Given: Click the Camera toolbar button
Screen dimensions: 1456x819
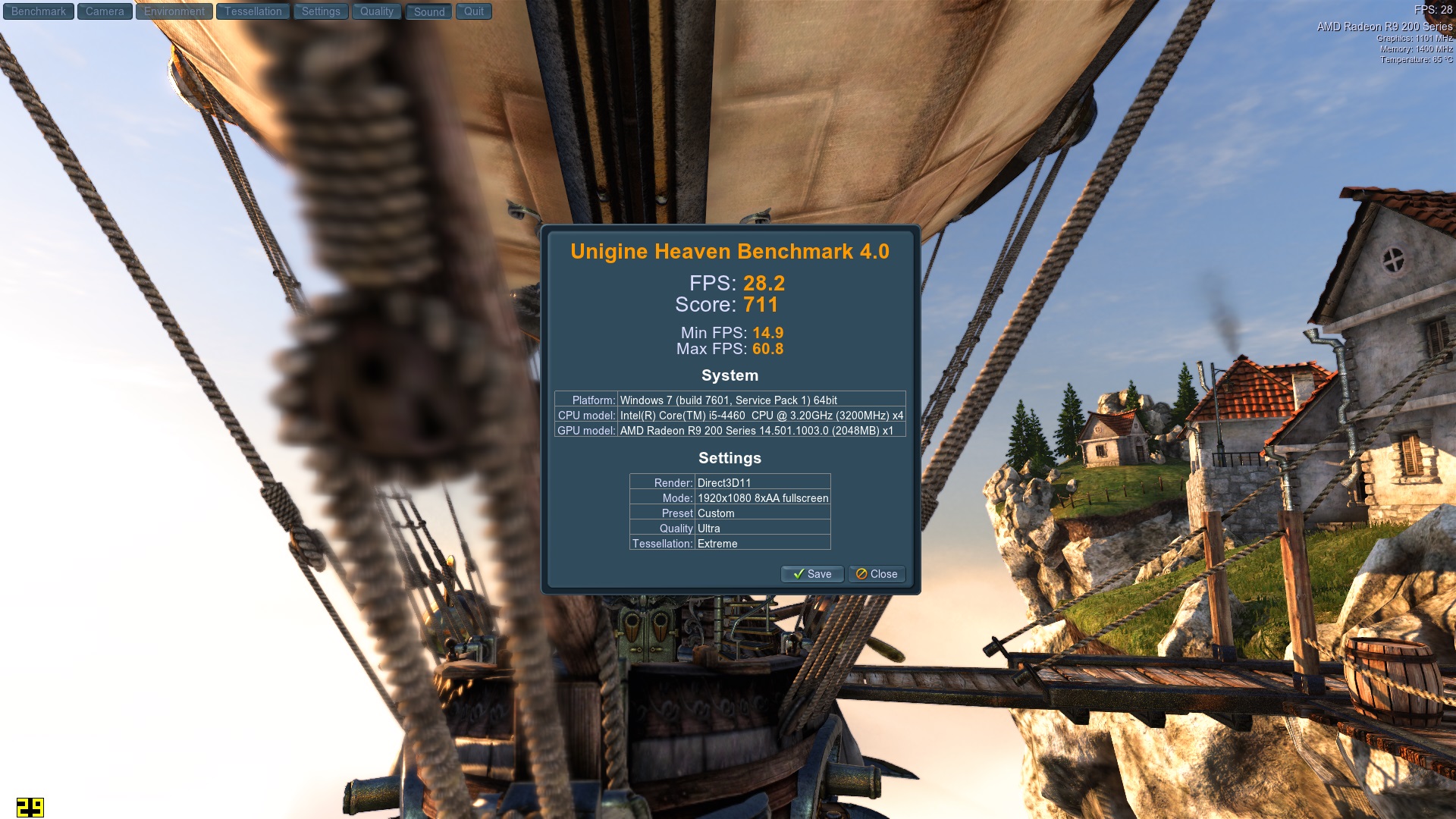Looking at the screenshot, I should (105, 11).
